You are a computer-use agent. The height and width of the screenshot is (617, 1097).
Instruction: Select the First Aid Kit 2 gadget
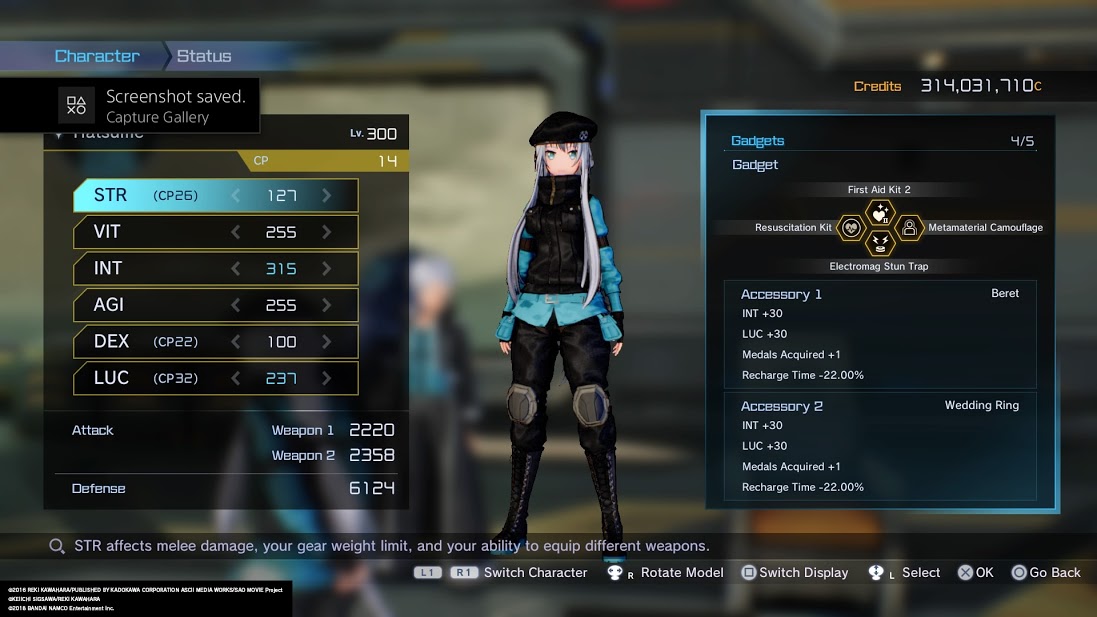coord(879,213)
